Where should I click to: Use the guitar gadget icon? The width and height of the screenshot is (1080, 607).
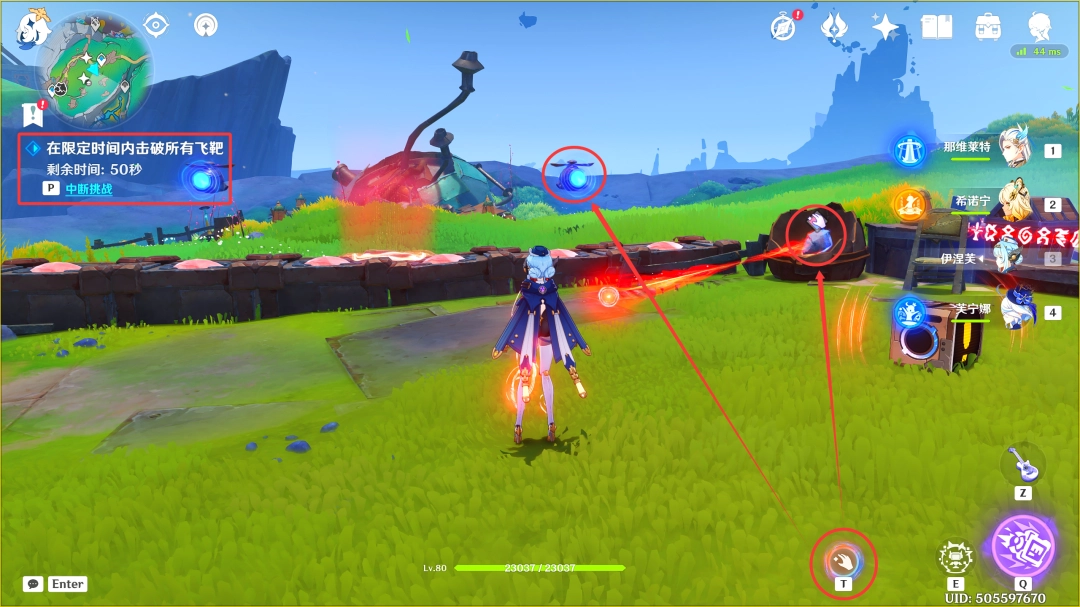coord(1022,464)
